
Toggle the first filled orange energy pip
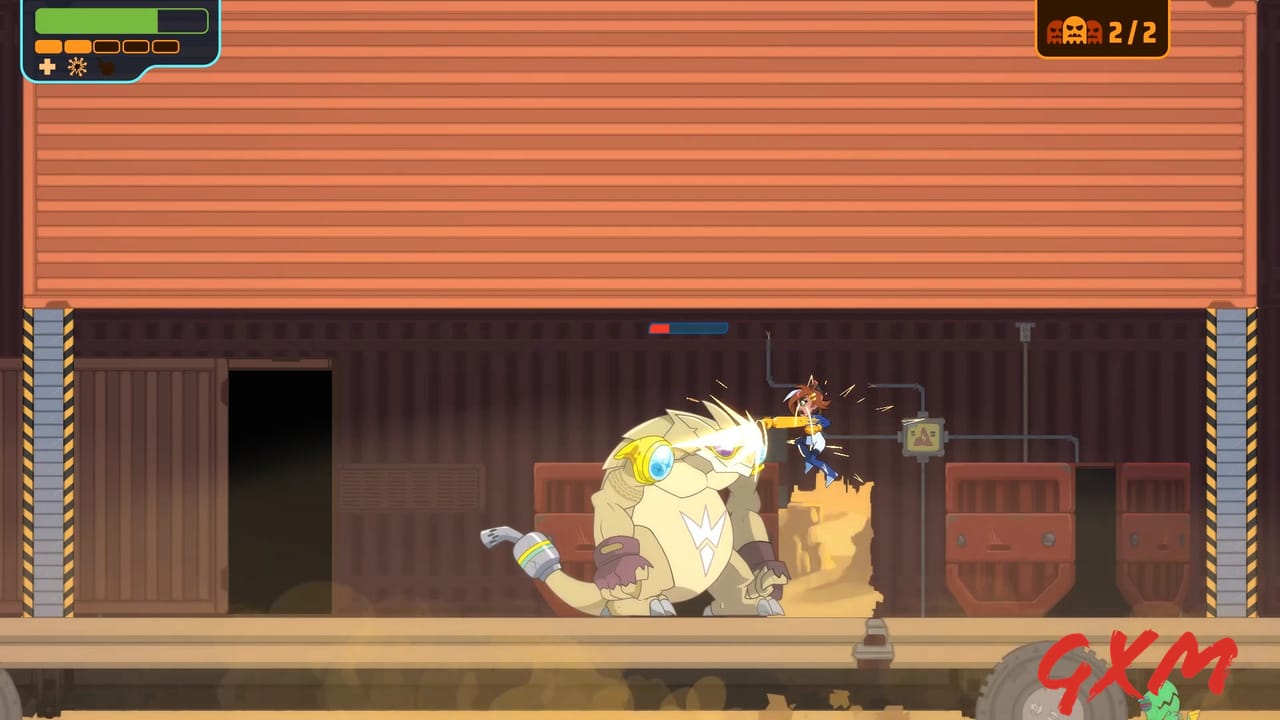coord(49,47)
